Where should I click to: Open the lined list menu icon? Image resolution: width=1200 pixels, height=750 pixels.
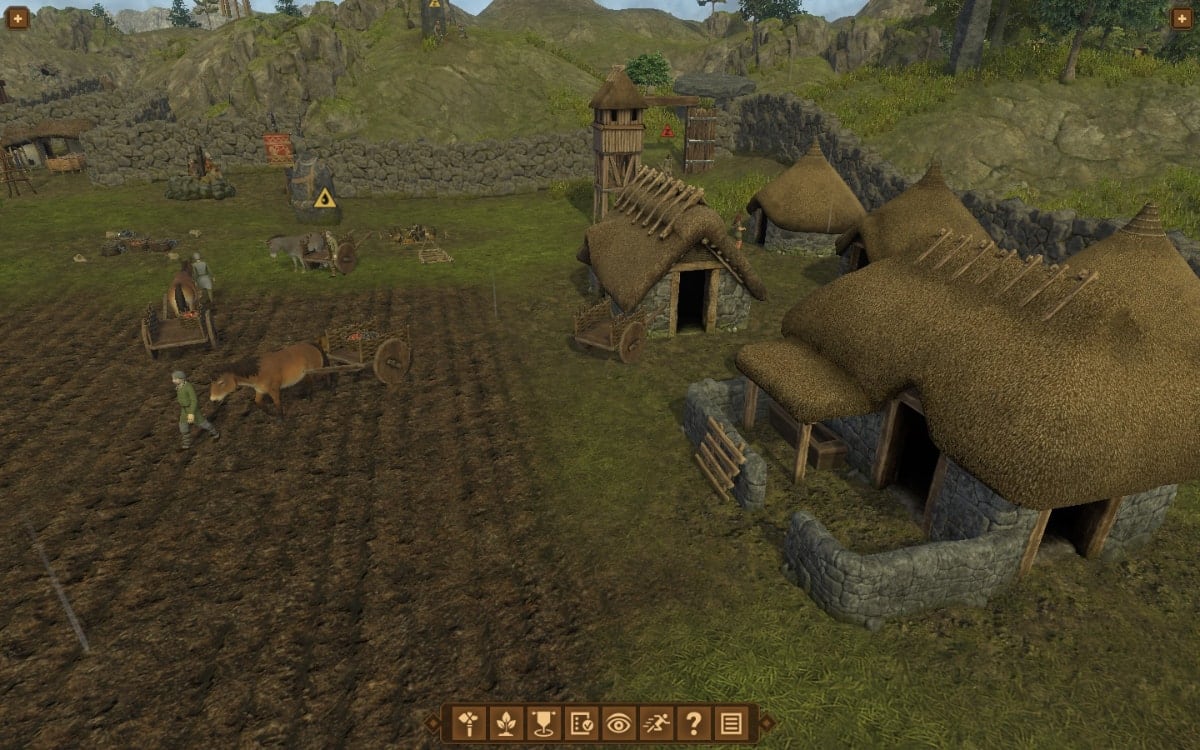click(731, 722)
